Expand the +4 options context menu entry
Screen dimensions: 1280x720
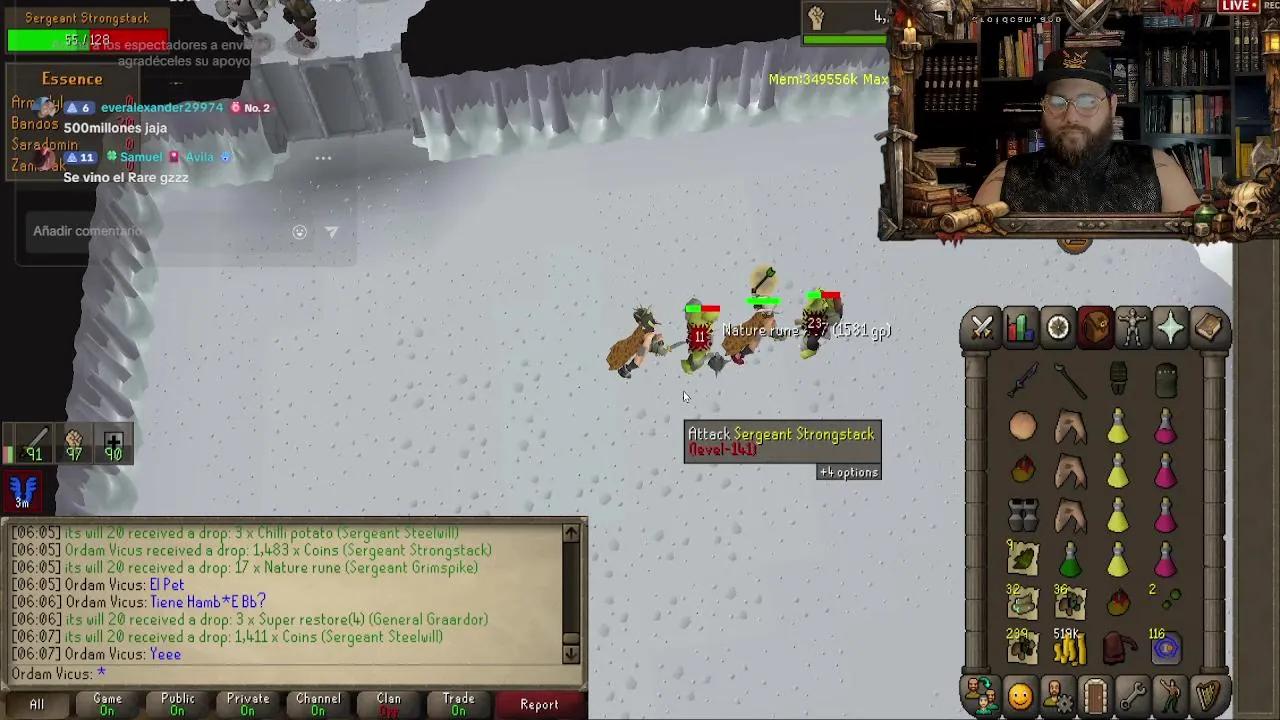coord(848,472)
